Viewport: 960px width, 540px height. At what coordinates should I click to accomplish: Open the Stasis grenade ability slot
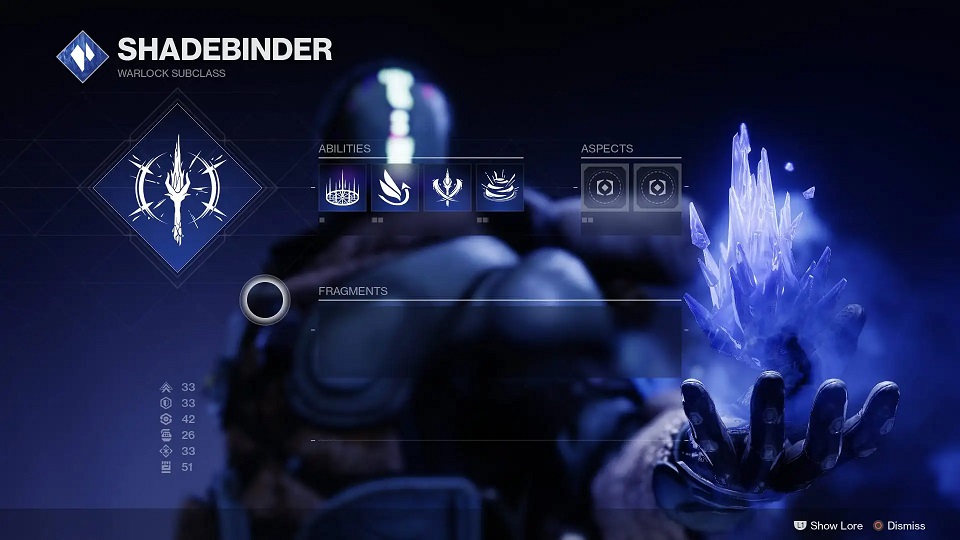pyautogui.click(x=498, y=188)
